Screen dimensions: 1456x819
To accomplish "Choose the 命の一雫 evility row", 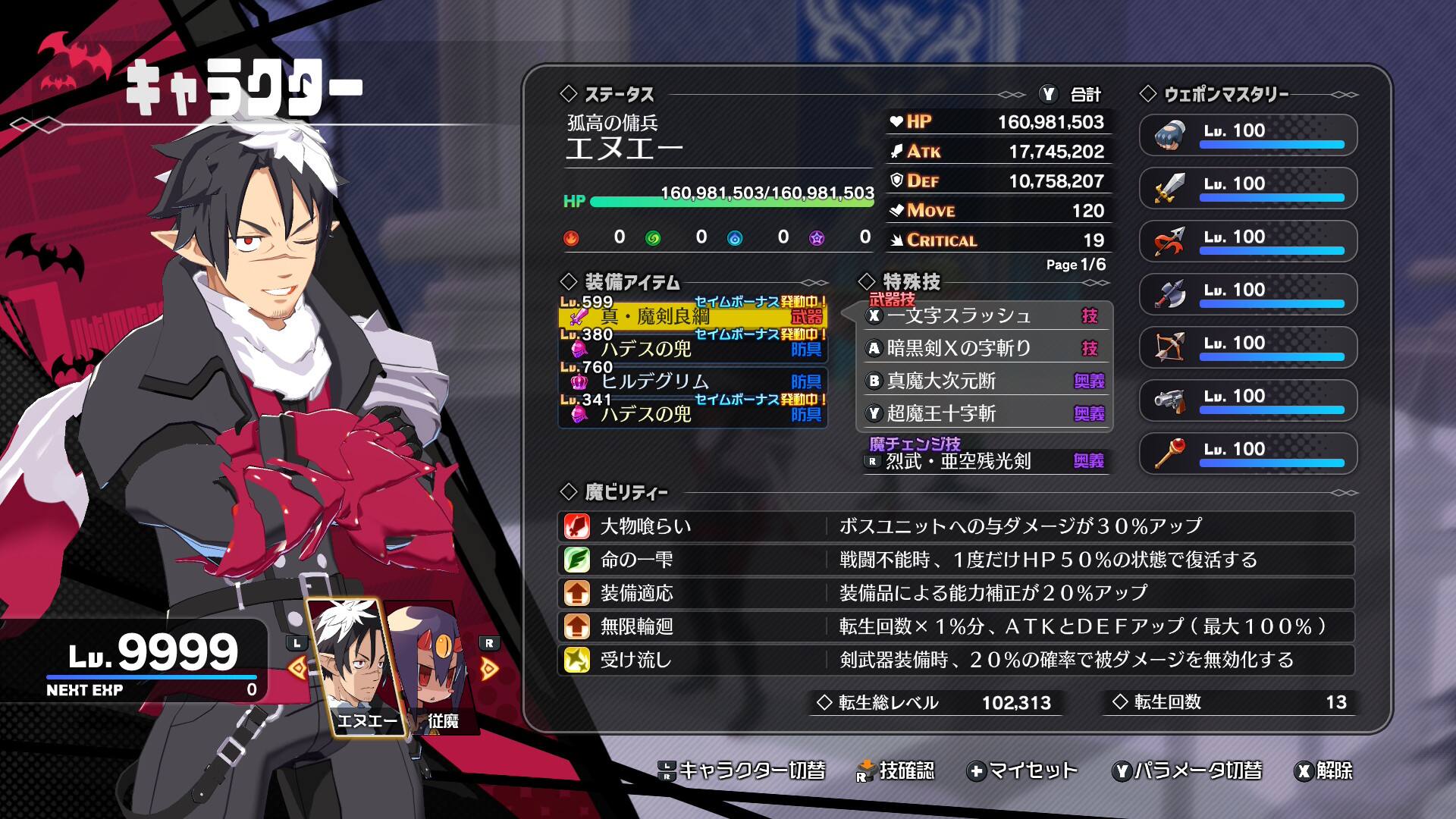I will click(955, 560).
